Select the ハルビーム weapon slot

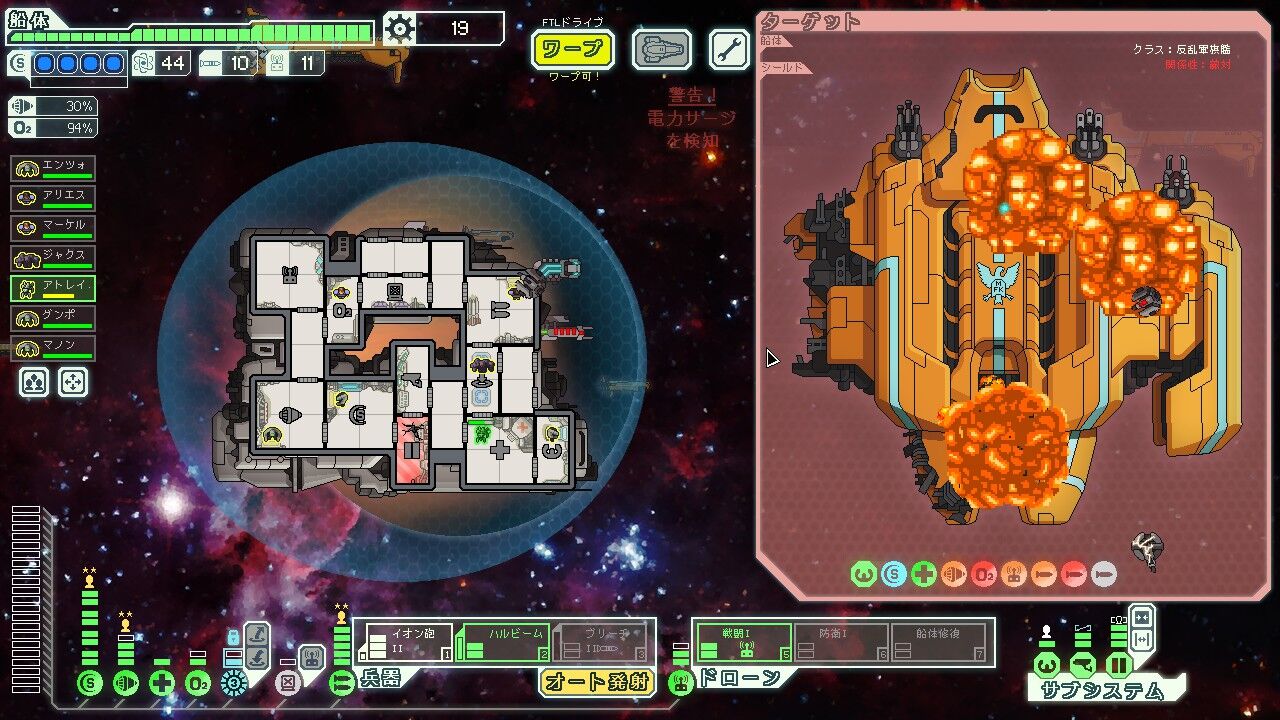click(503, 641)
